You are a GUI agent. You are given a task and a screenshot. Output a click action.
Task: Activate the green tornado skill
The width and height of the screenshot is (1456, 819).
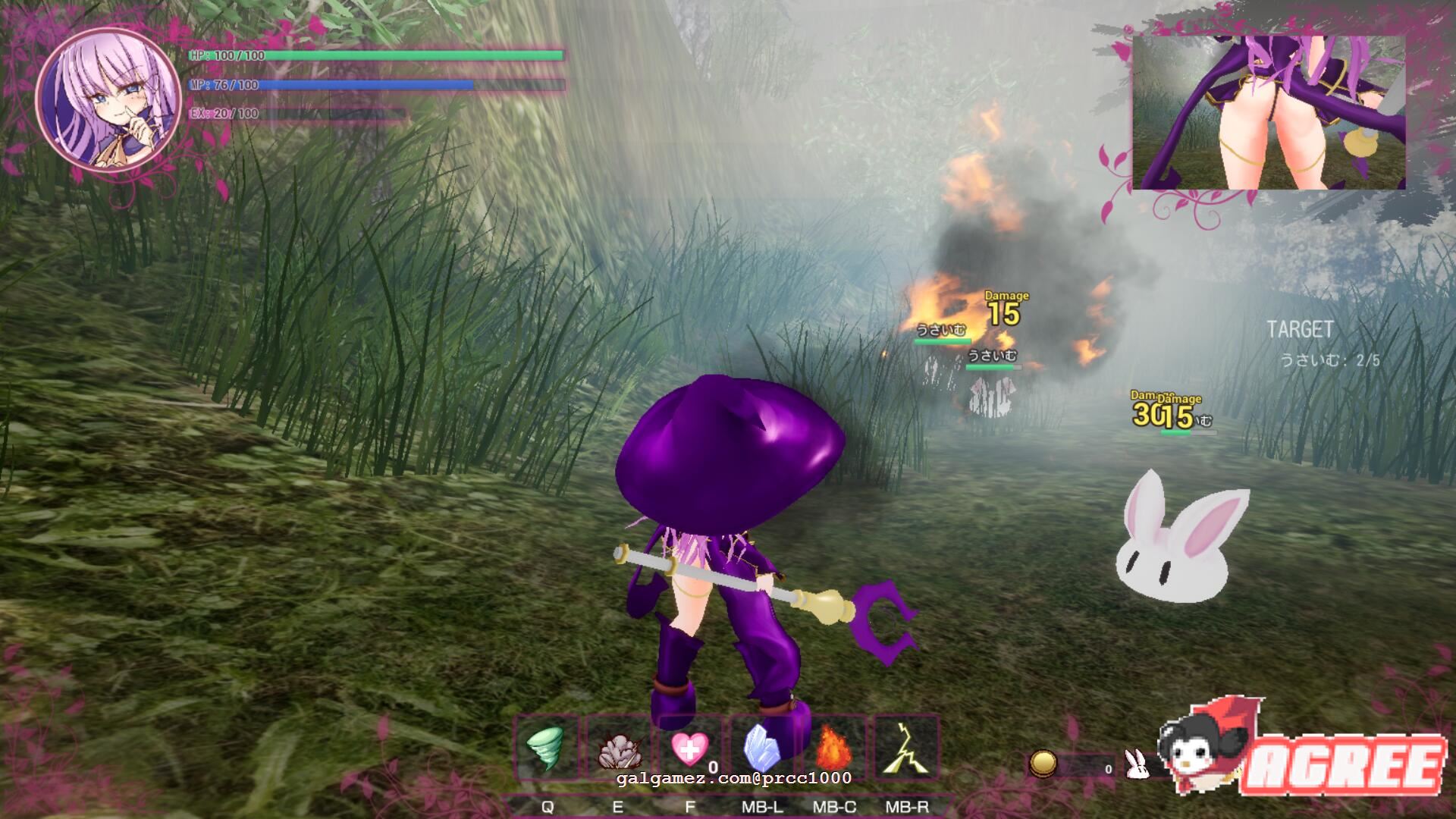(x=545, y=748)
